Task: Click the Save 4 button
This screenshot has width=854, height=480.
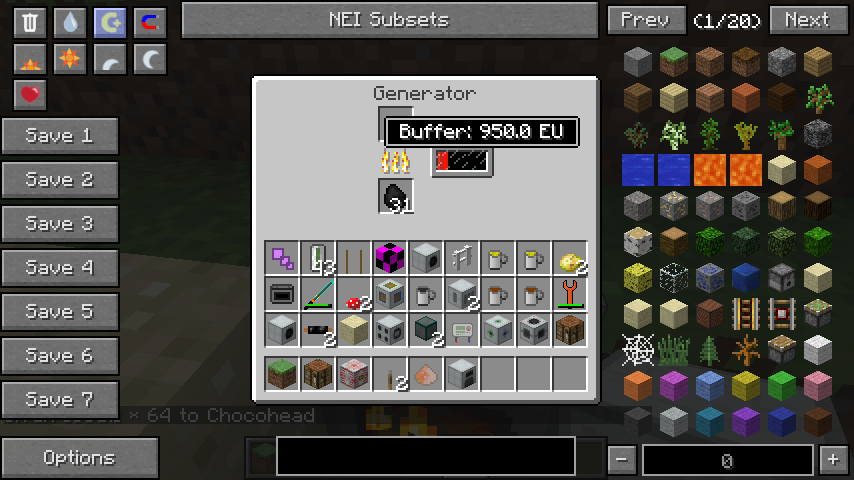Action: 60,268
